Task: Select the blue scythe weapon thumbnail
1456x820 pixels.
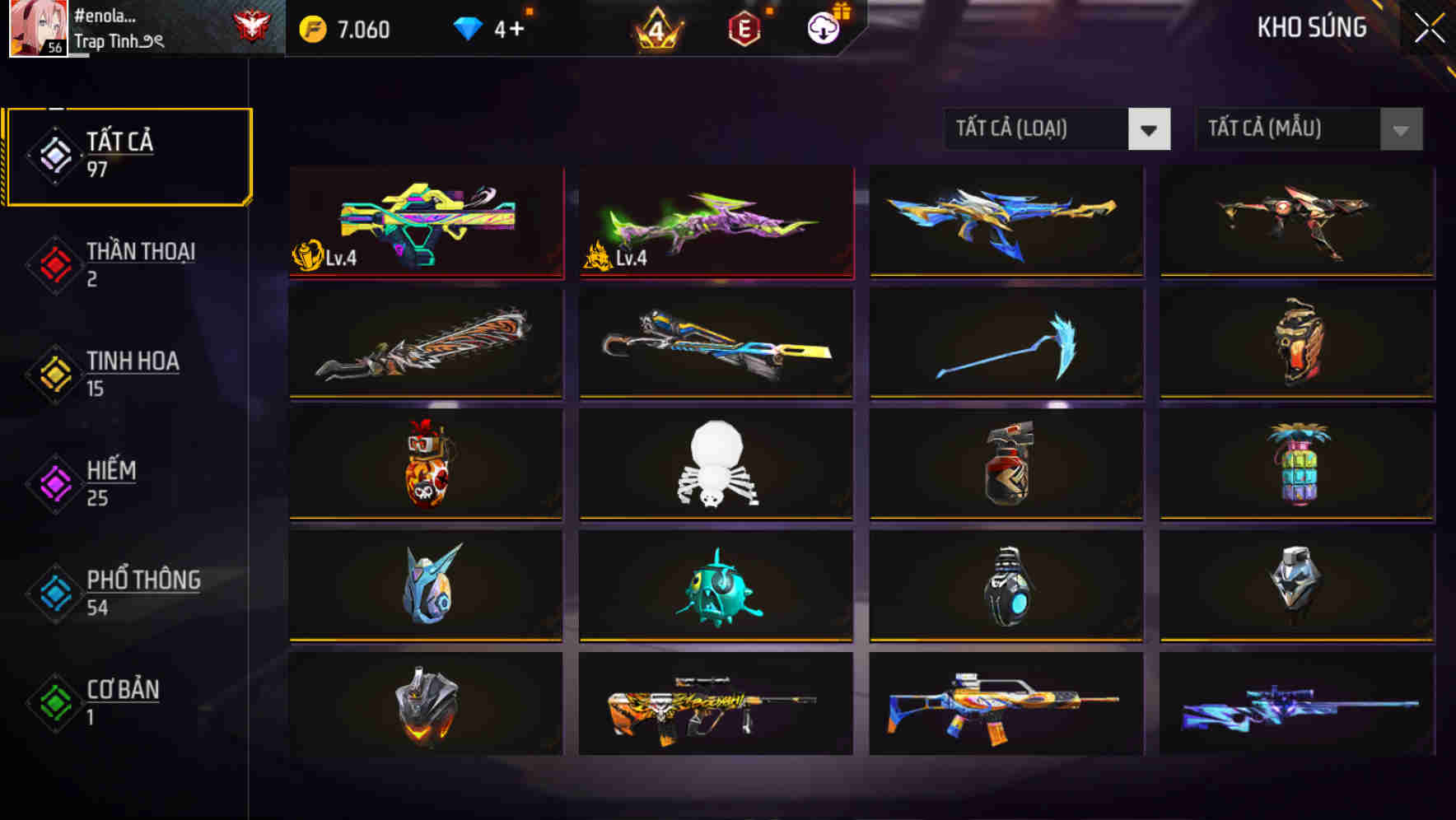Action: click(1006, 343)
